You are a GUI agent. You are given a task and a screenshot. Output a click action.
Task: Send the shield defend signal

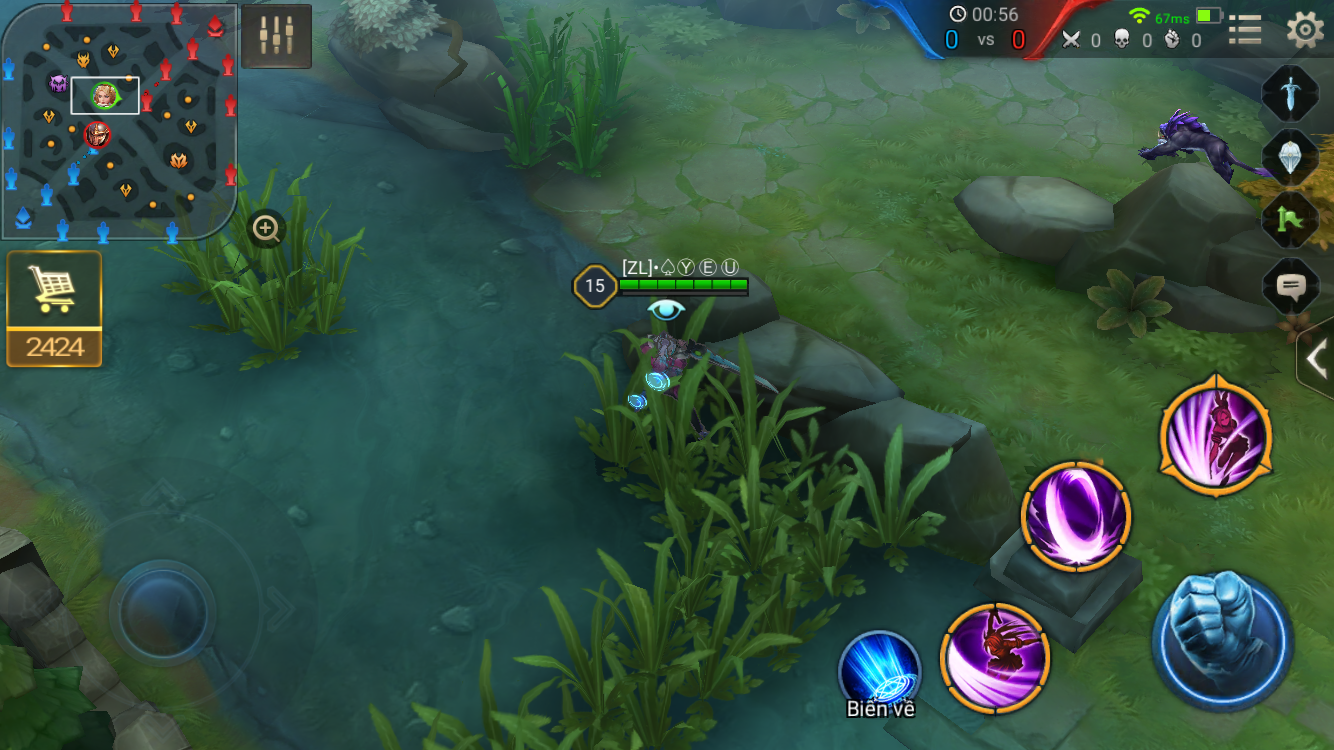pyautogui.click(x=1290, y=156)
